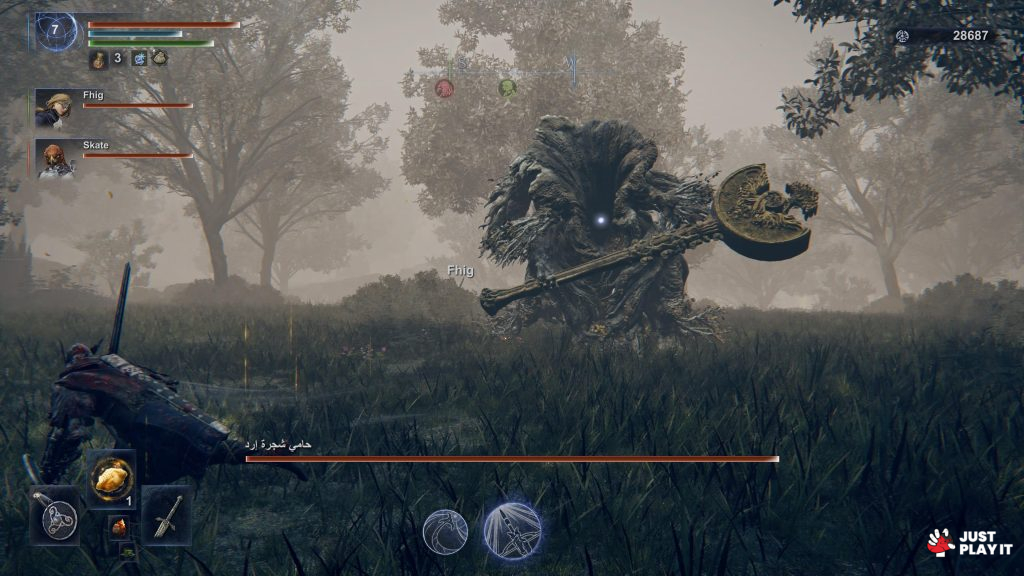Image resolution: width=1024 pixels, height=576 pixels.
Task: Select the sword weapon slot
Action: [x=166, y=514]
